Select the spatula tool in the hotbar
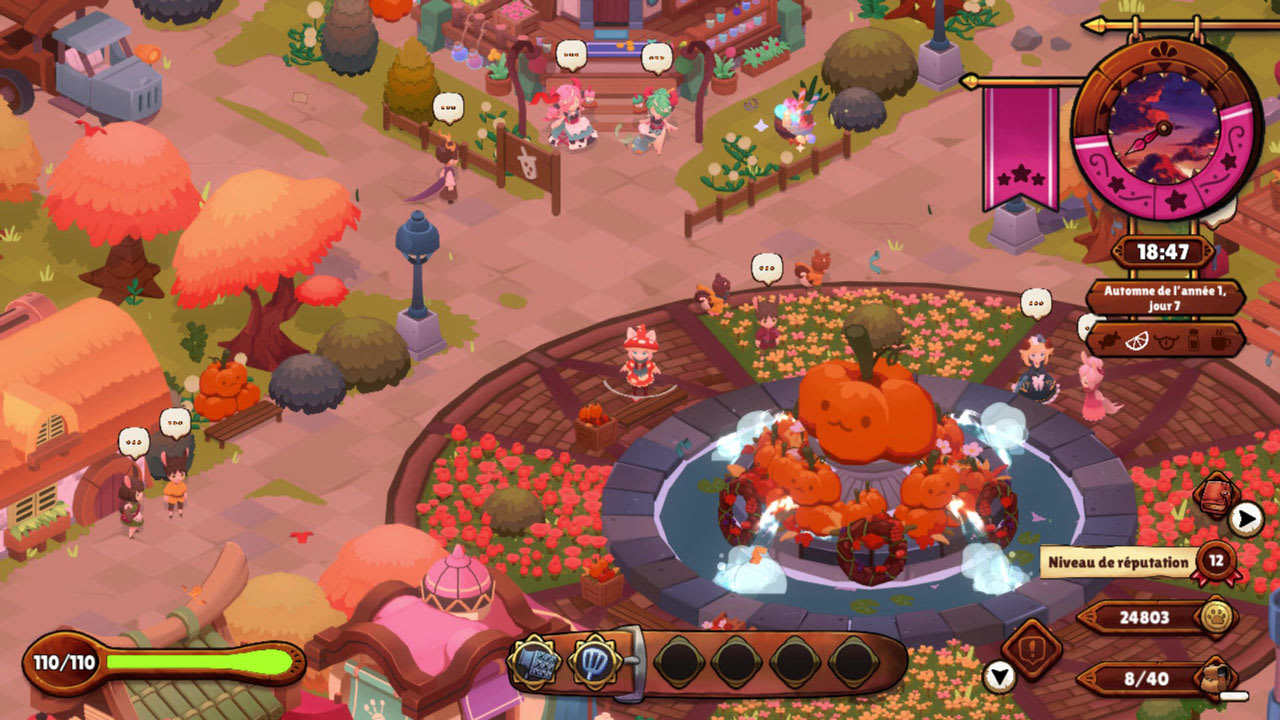This screenshot has height=720, width=1280. 595,662
